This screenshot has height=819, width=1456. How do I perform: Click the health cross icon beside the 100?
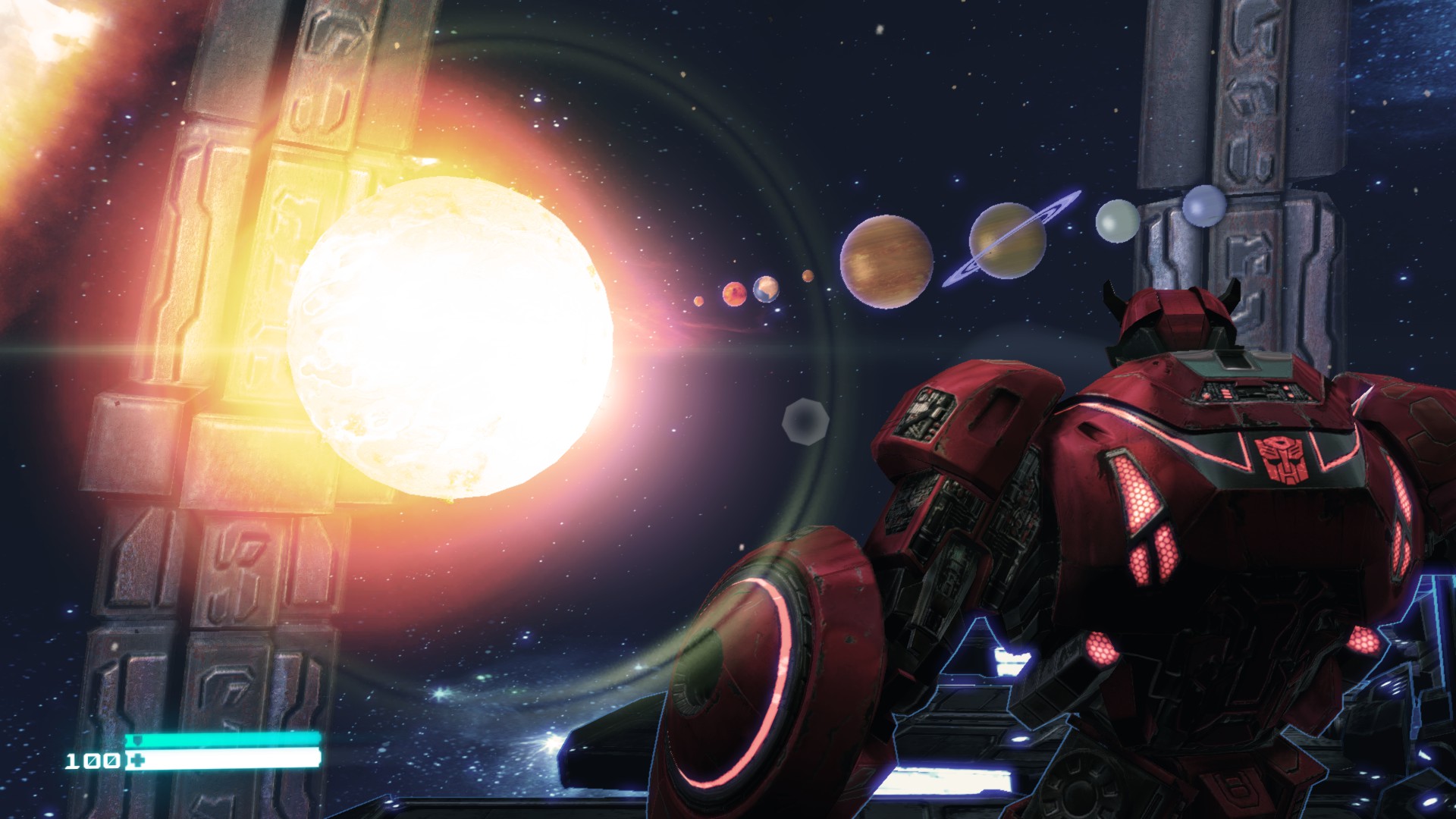(137, 760)
